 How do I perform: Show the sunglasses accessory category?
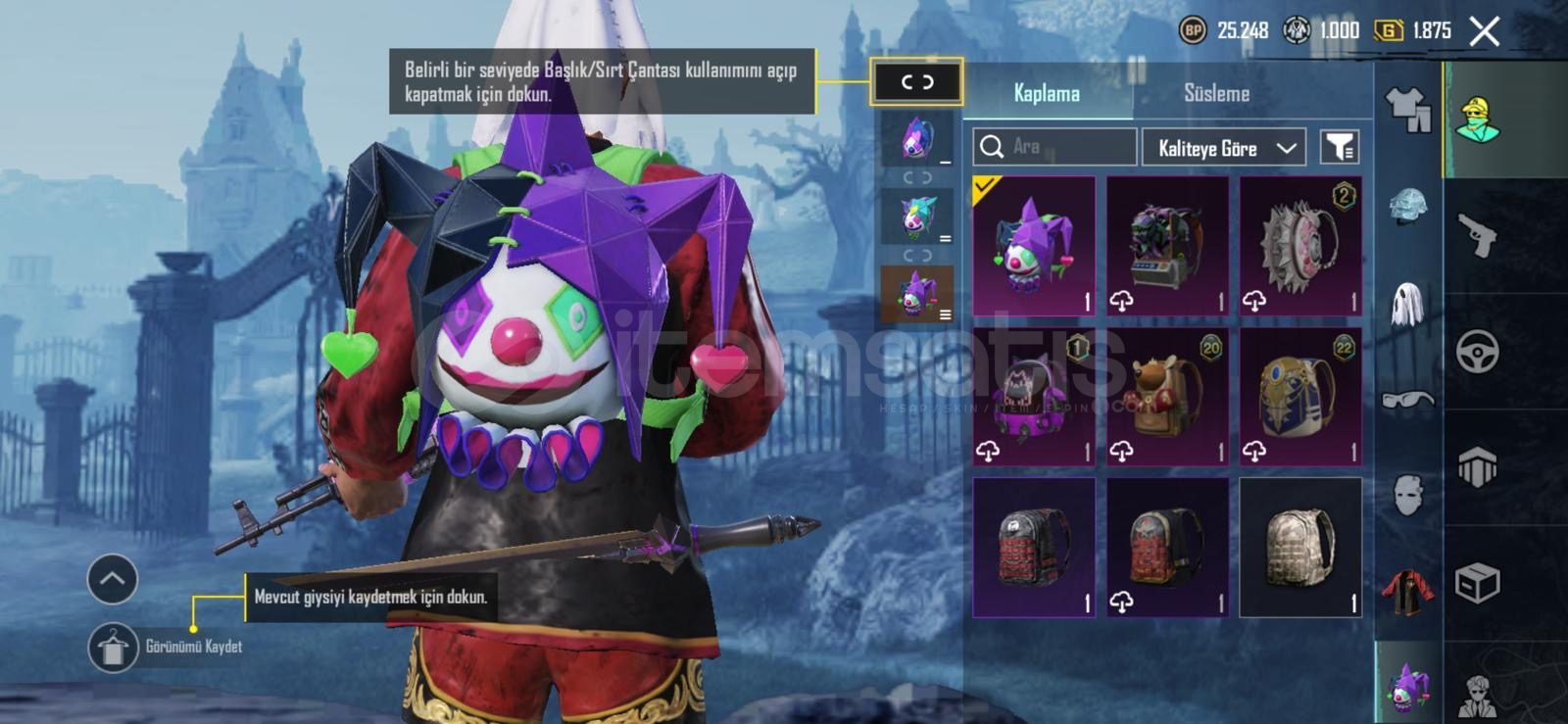1407,399
